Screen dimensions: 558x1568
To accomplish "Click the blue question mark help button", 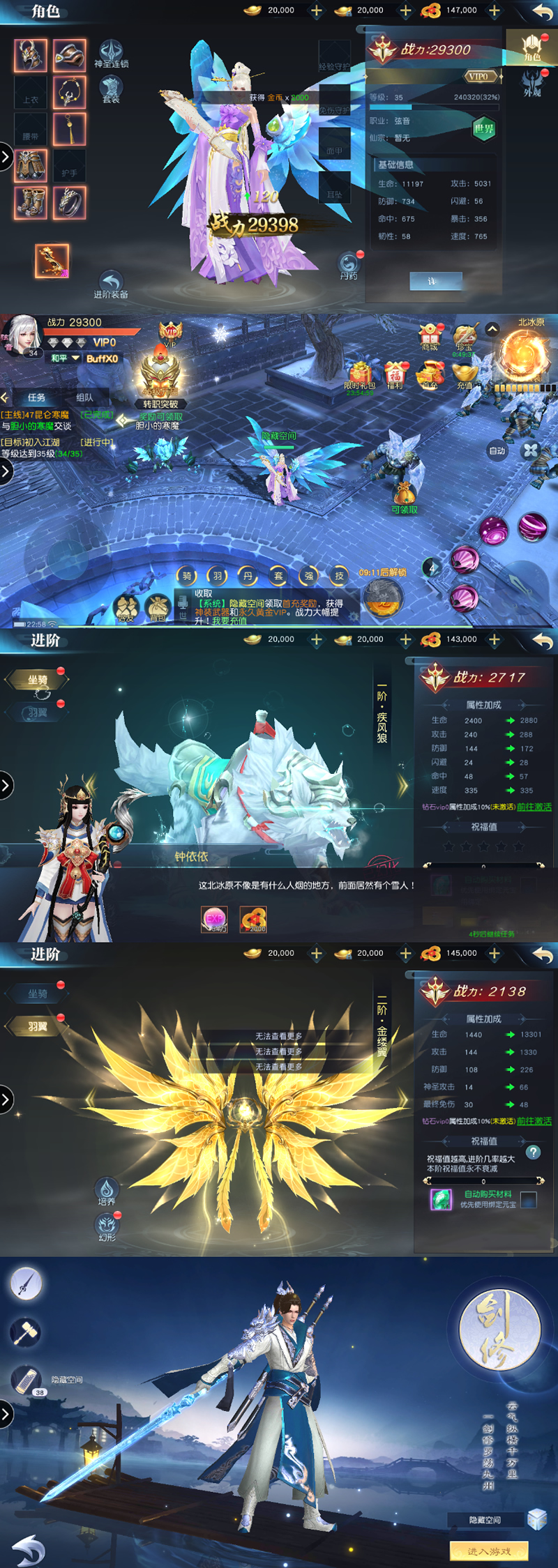I will coord(534,1152).
